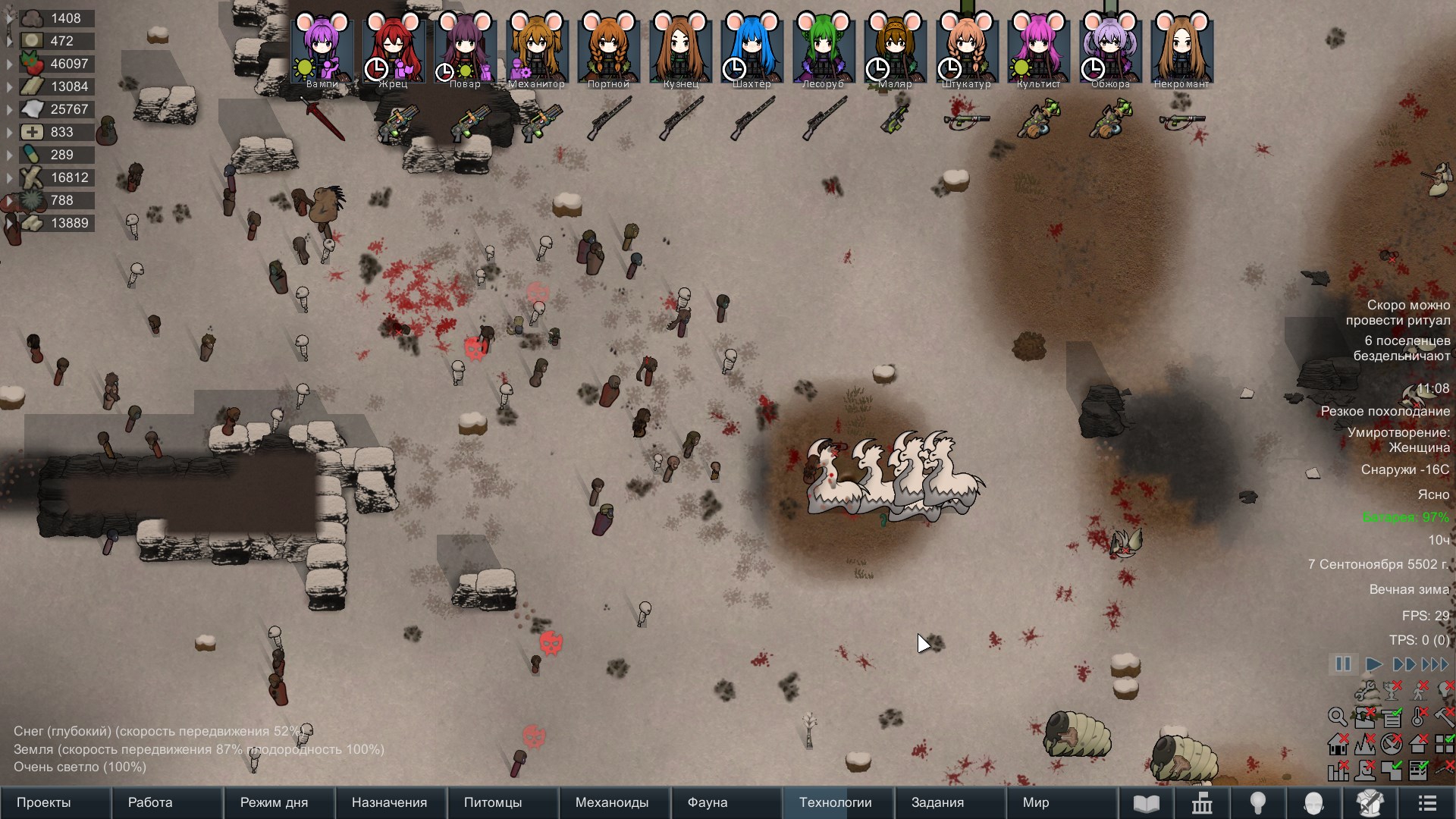This screenshot has height=819, width=1456.
Task: Open the Технологии research tab
Action: click(x=836, y=802)
